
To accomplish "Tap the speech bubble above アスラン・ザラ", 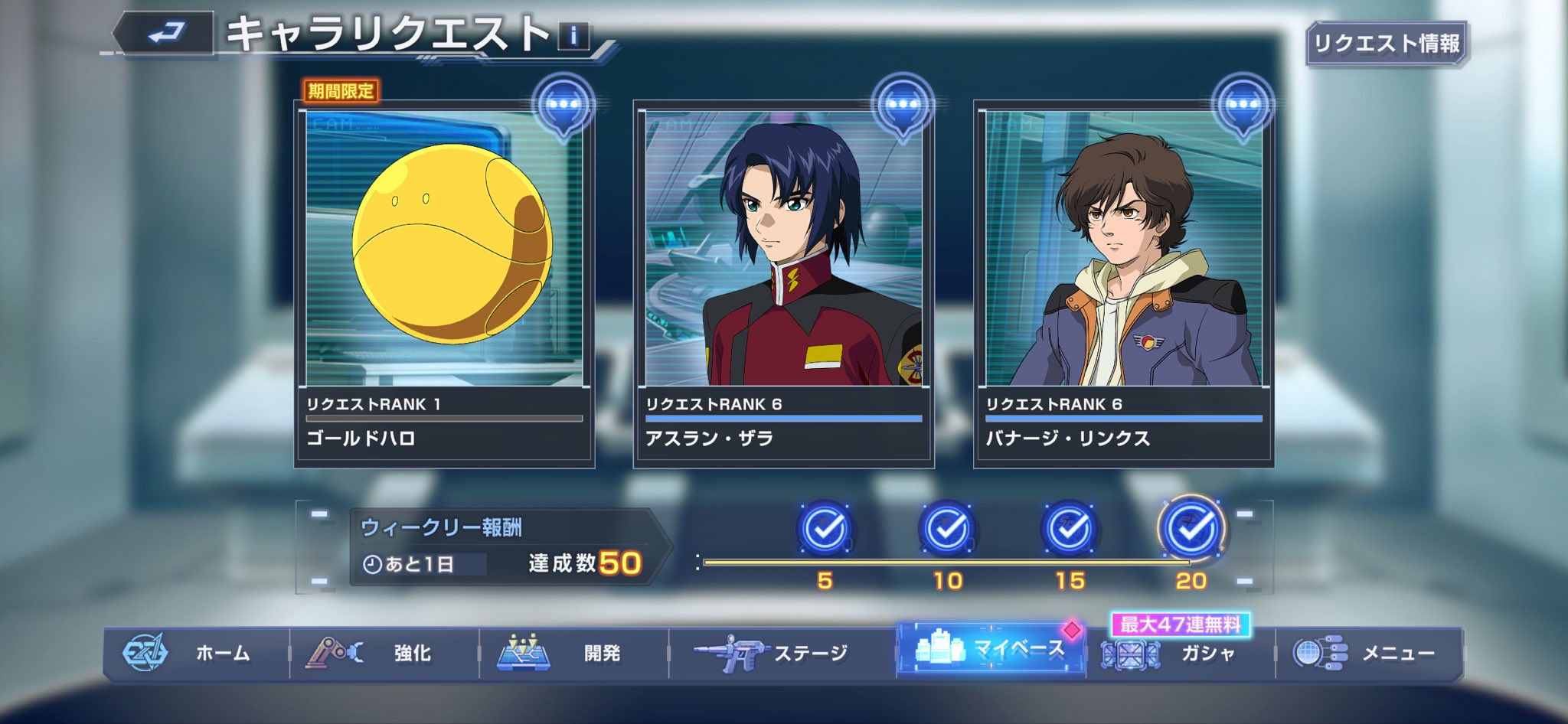I will click(903, 106).
